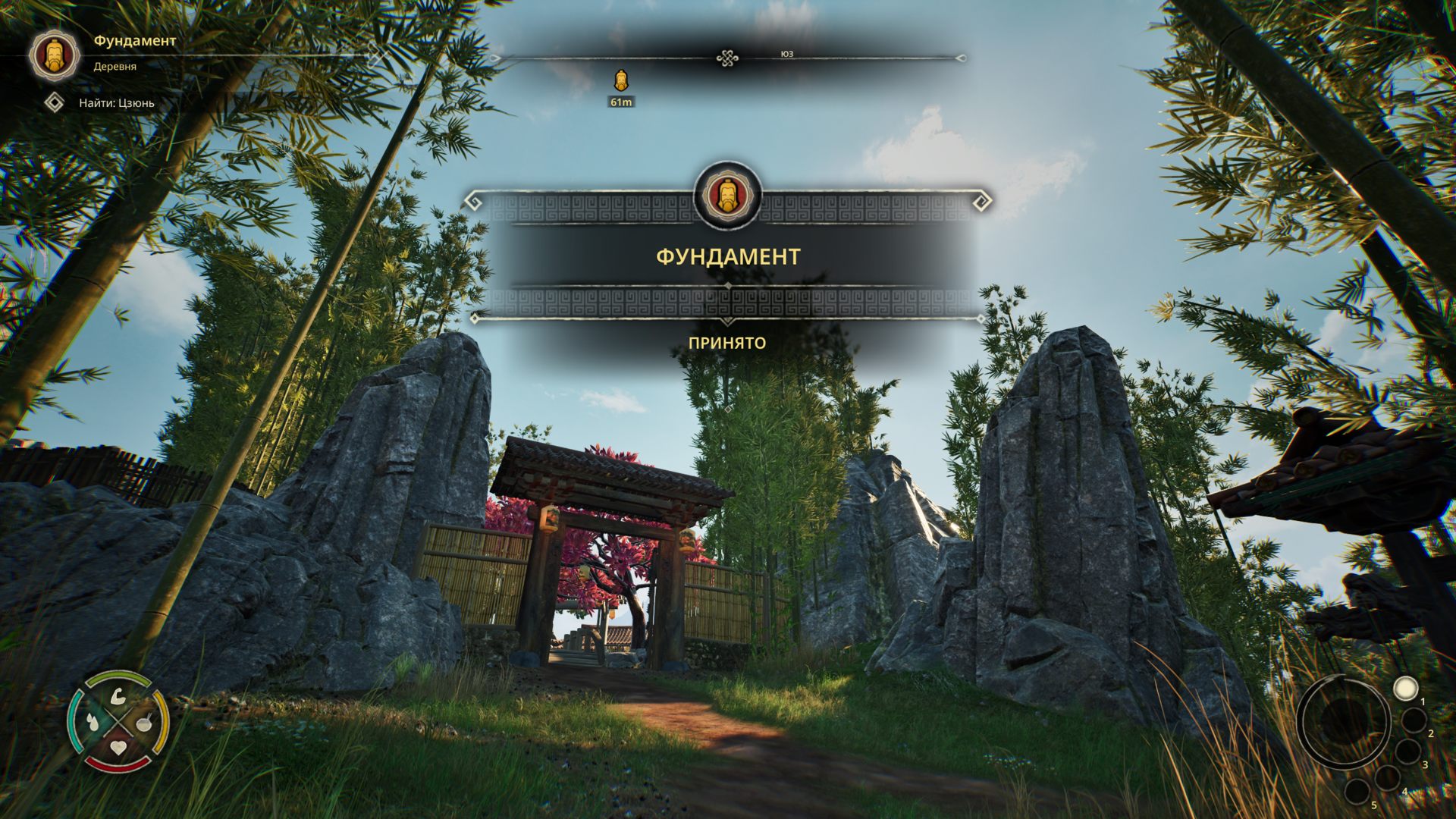Select the food bowl icon on the survival wheel
The width and height of the screenshot is (1456, 819).
click(143, 723)
